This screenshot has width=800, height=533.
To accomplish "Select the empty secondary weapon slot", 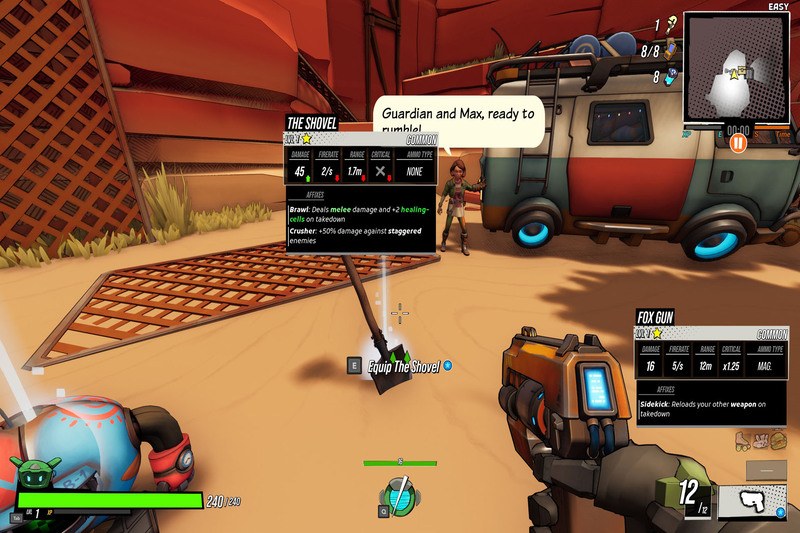I will (x=765, y=469).
